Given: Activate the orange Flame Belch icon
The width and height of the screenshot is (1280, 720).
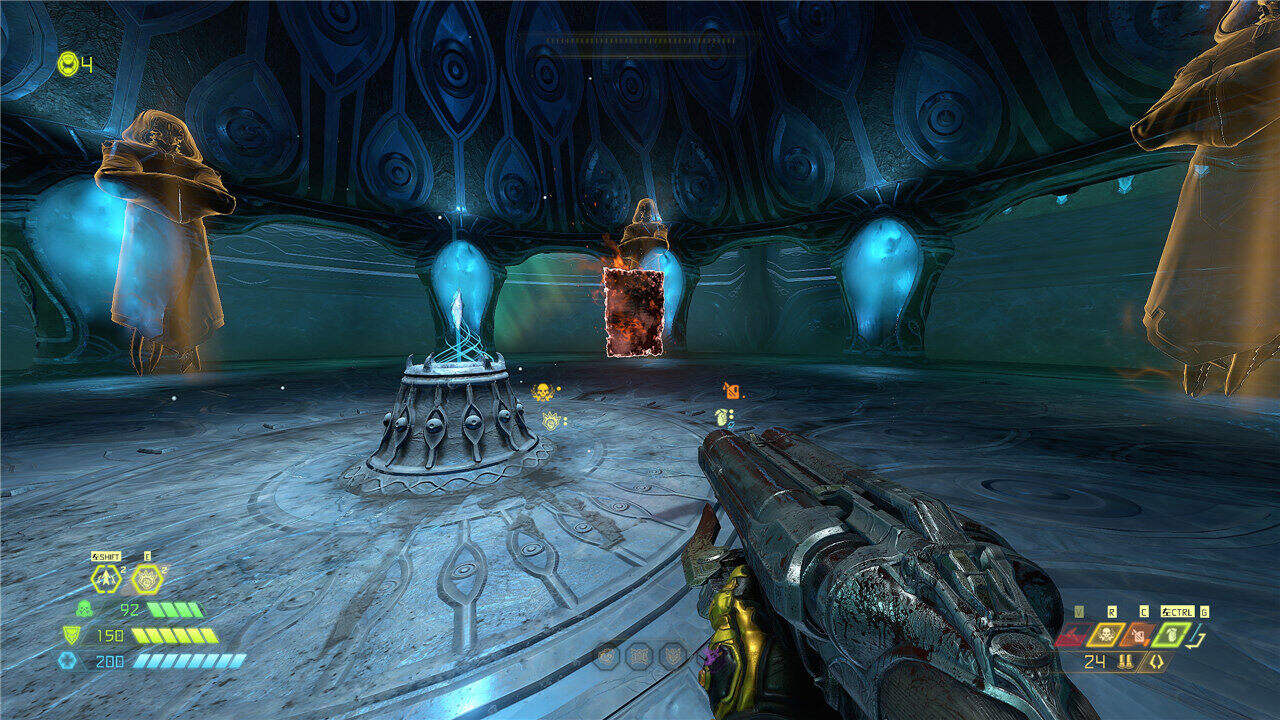Looking at the screenshot, I should click(1140, 634).
